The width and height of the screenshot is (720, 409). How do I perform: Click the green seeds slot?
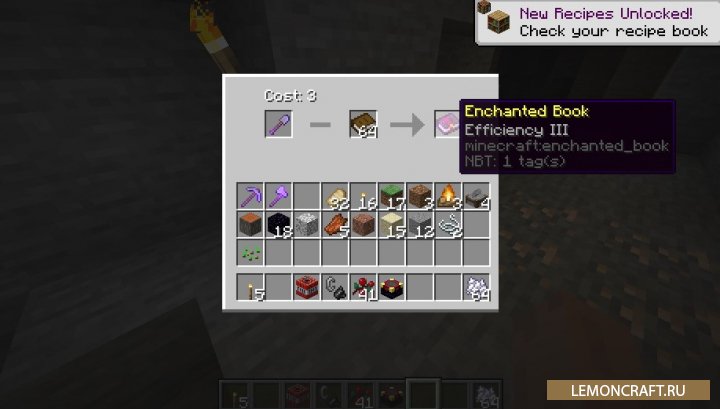(250, 251)
